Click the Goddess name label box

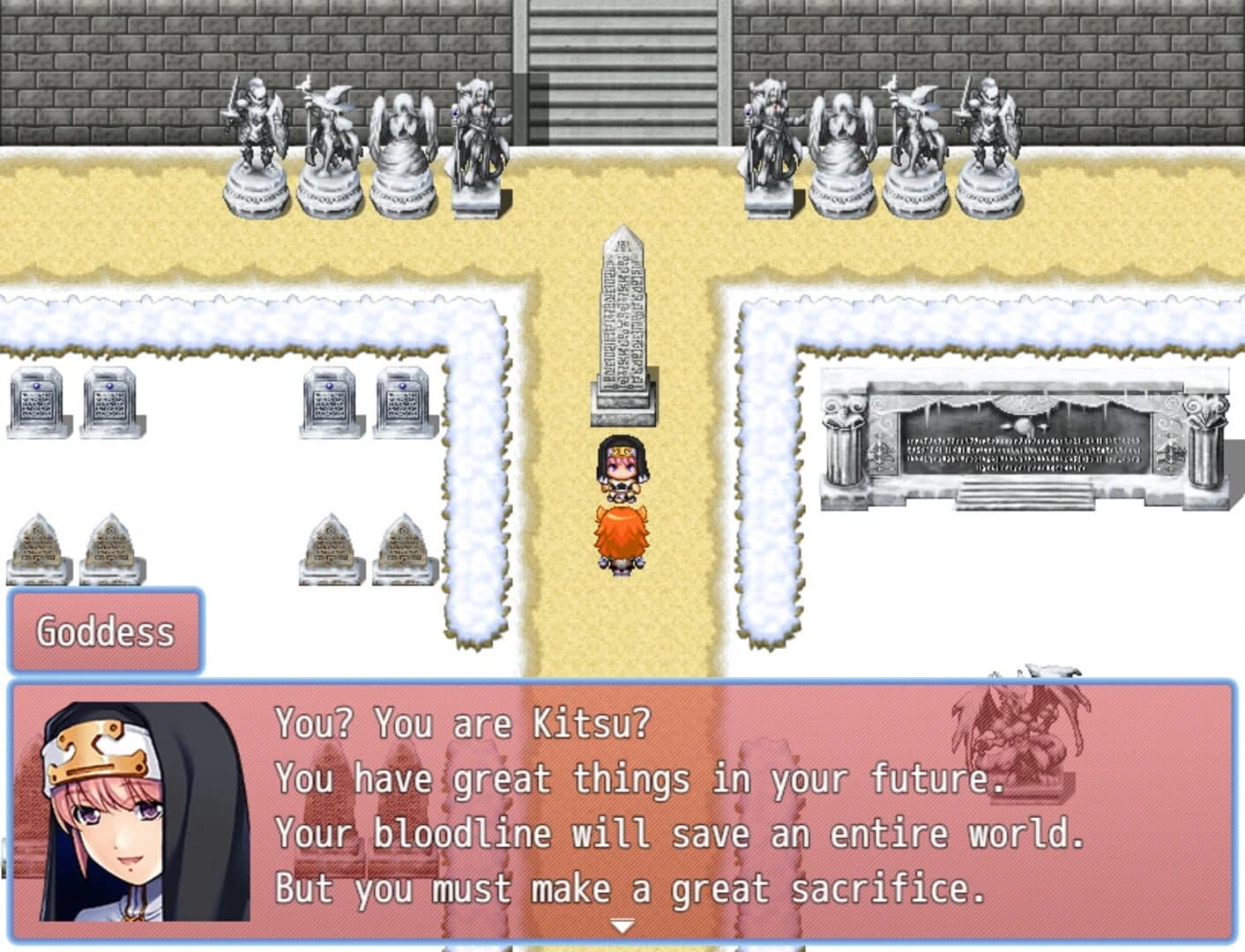[x=106, y=631]
